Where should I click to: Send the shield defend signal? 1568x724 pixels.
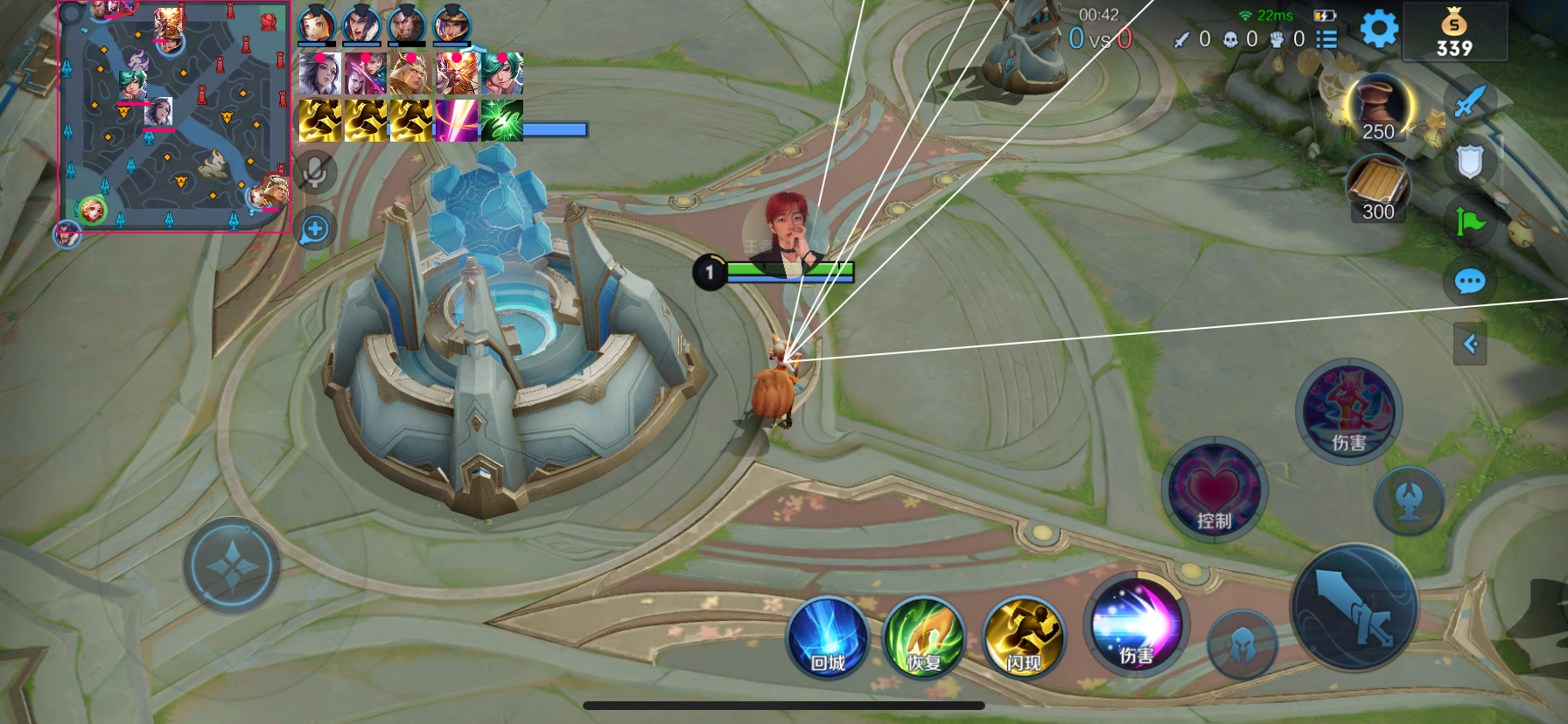(1470, 162)
